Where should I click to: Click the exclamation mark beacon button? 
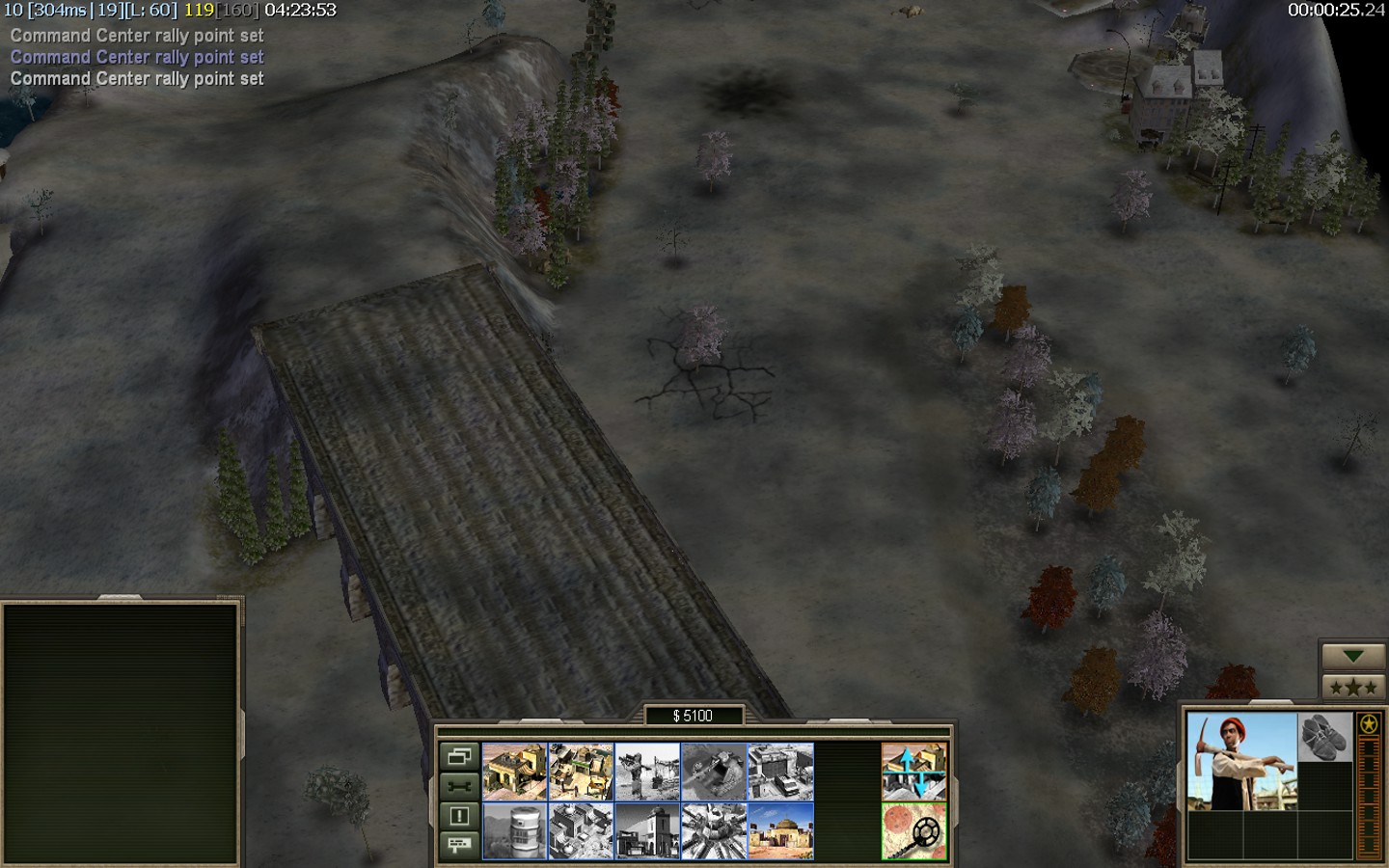click(459, 816)
